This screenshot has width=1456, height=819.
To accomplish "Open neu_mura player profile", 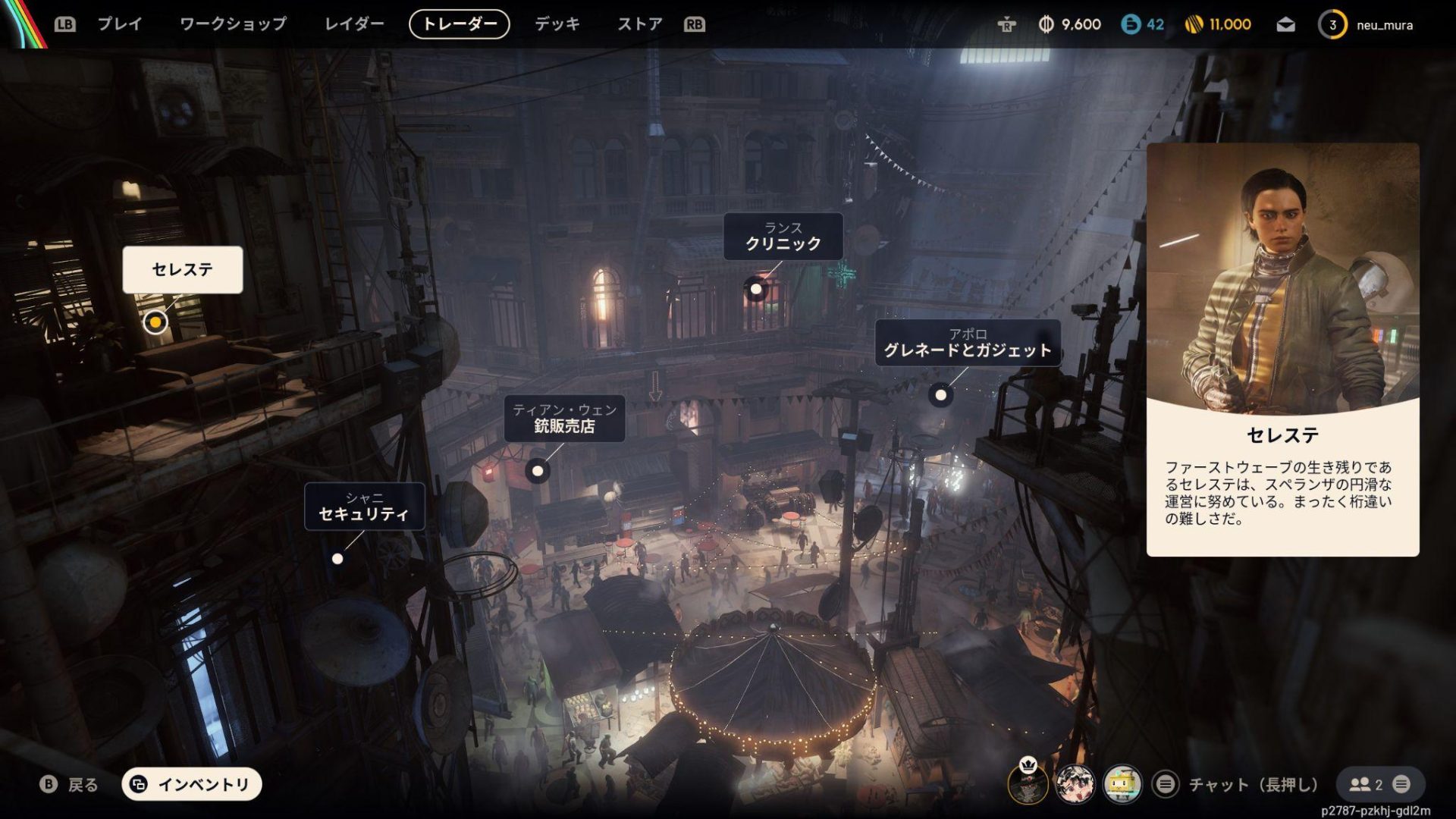I will click(x=1374, y=25).
